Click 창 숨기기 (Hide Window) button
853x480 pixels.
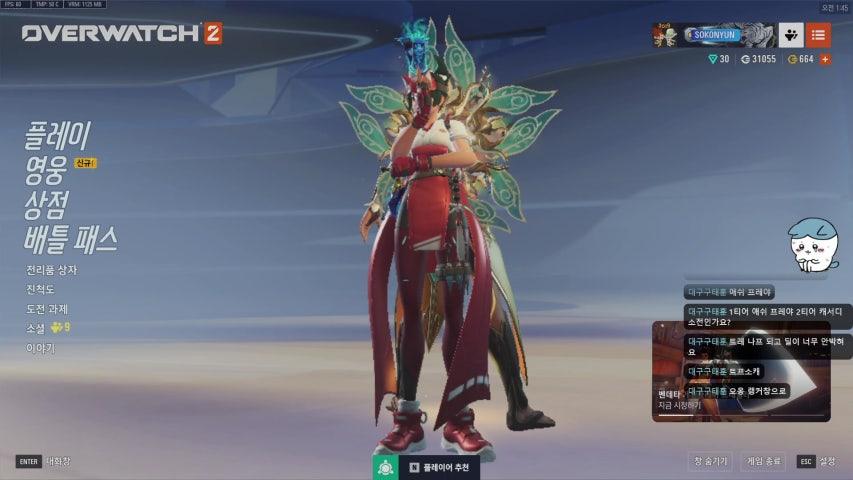(711, 461)
